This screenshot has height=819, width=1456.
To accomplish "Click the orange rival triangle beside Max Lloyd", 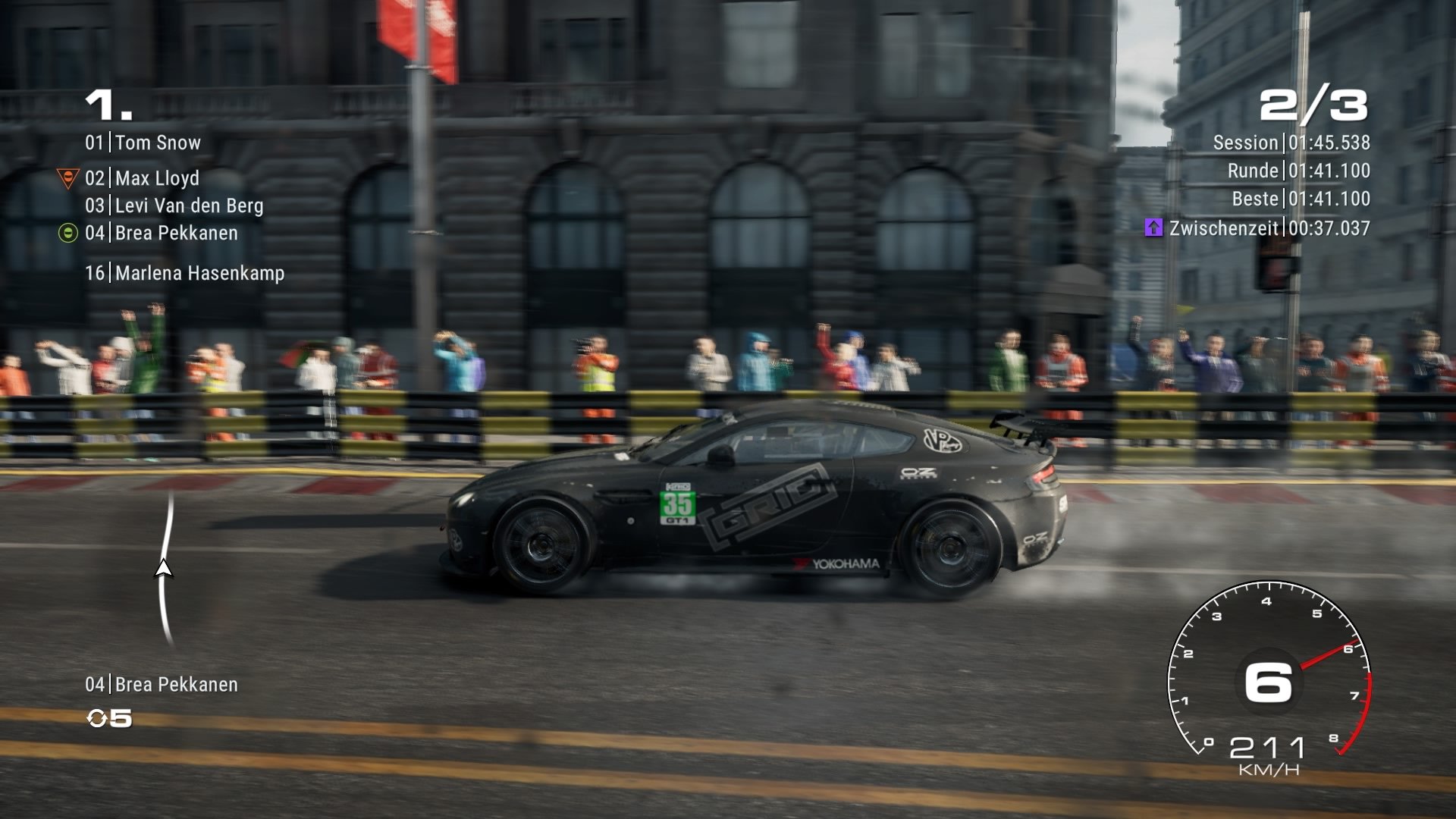I will click(x=69, y=178).
